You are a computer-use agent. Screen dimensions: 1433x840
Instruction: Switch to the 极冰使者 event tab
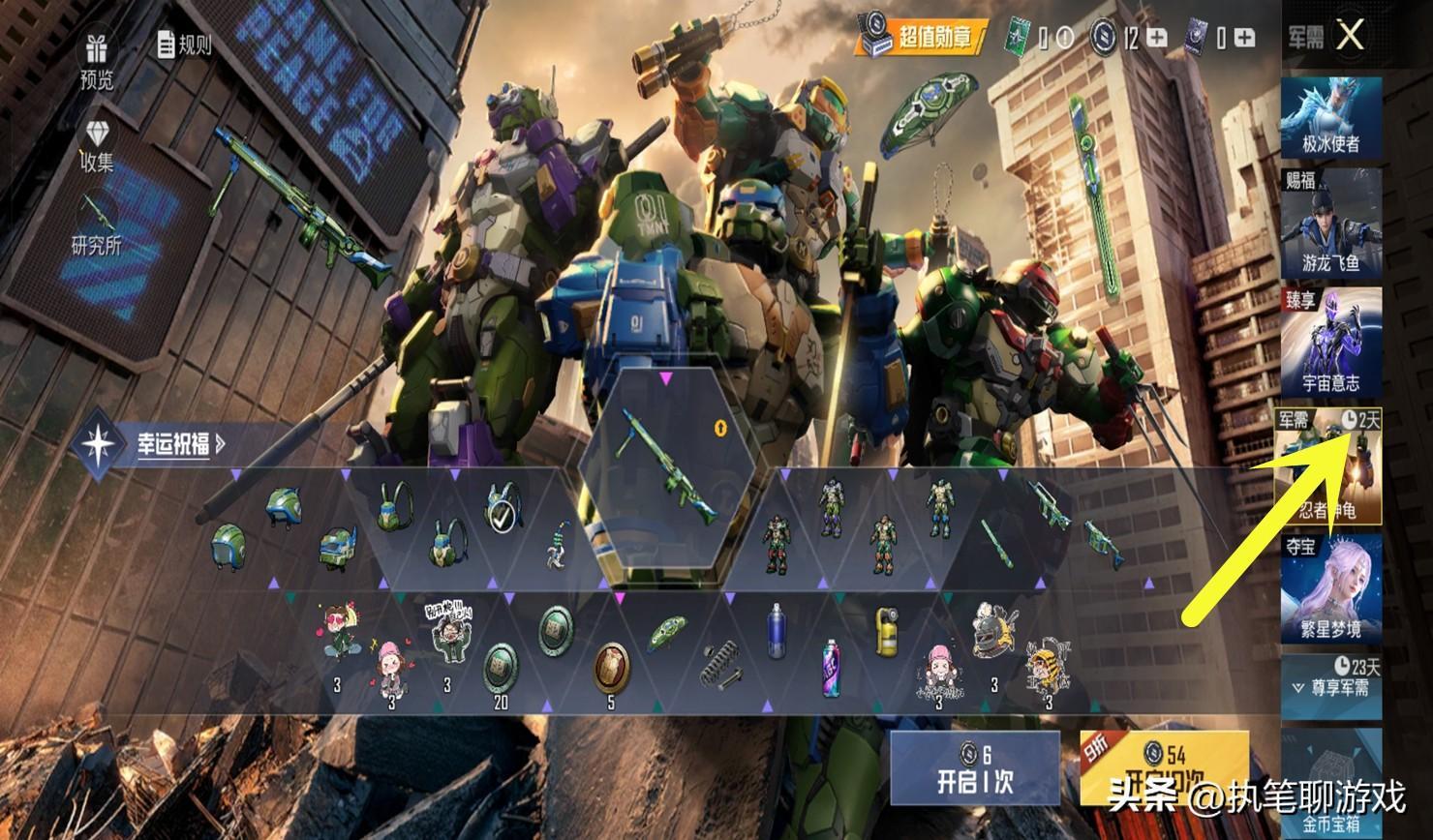click(x=1331, y=117)
